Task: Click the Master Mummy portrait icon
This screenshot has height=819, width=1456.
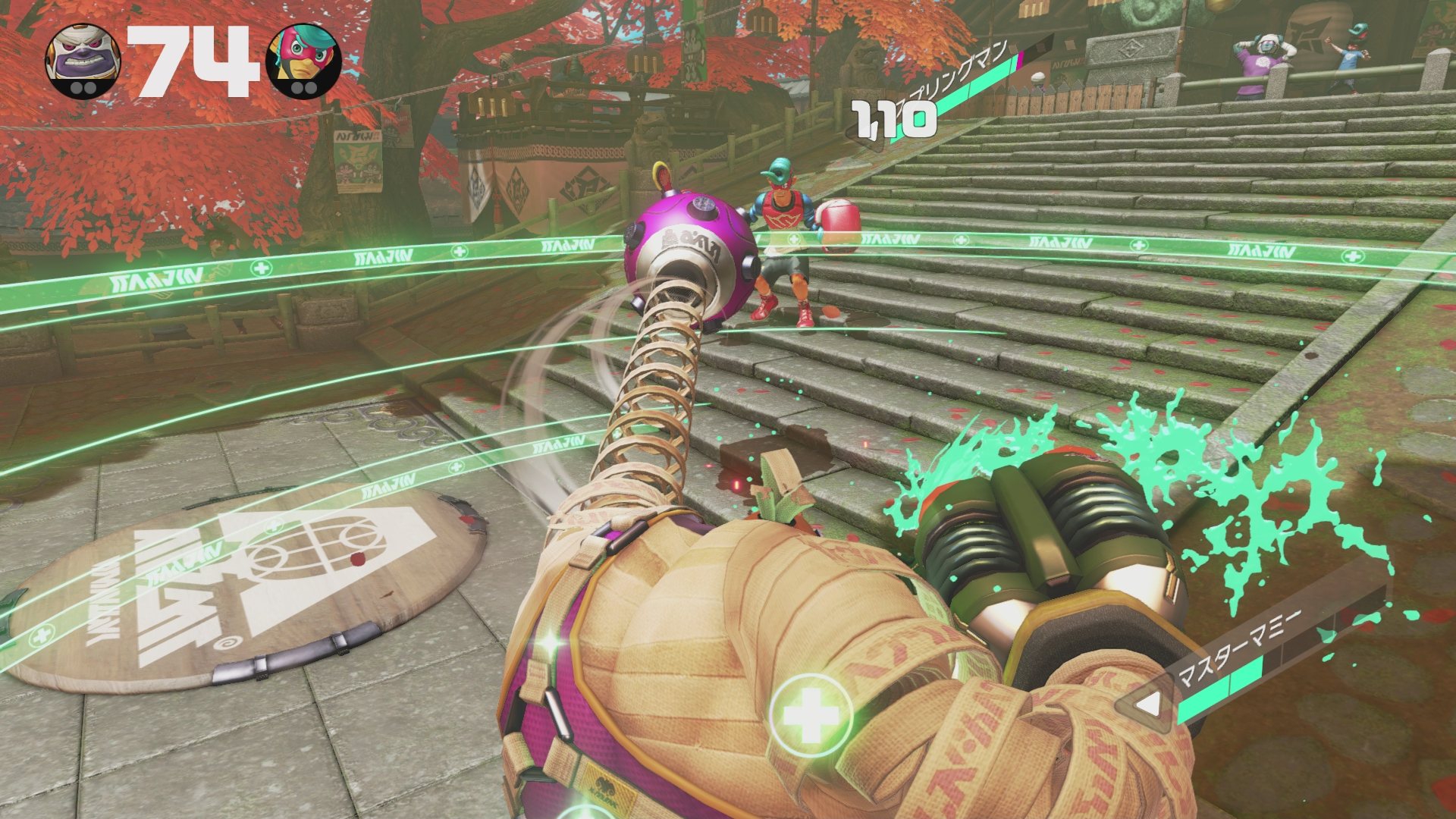Action: pyautogui.click(x=83, y=58)
